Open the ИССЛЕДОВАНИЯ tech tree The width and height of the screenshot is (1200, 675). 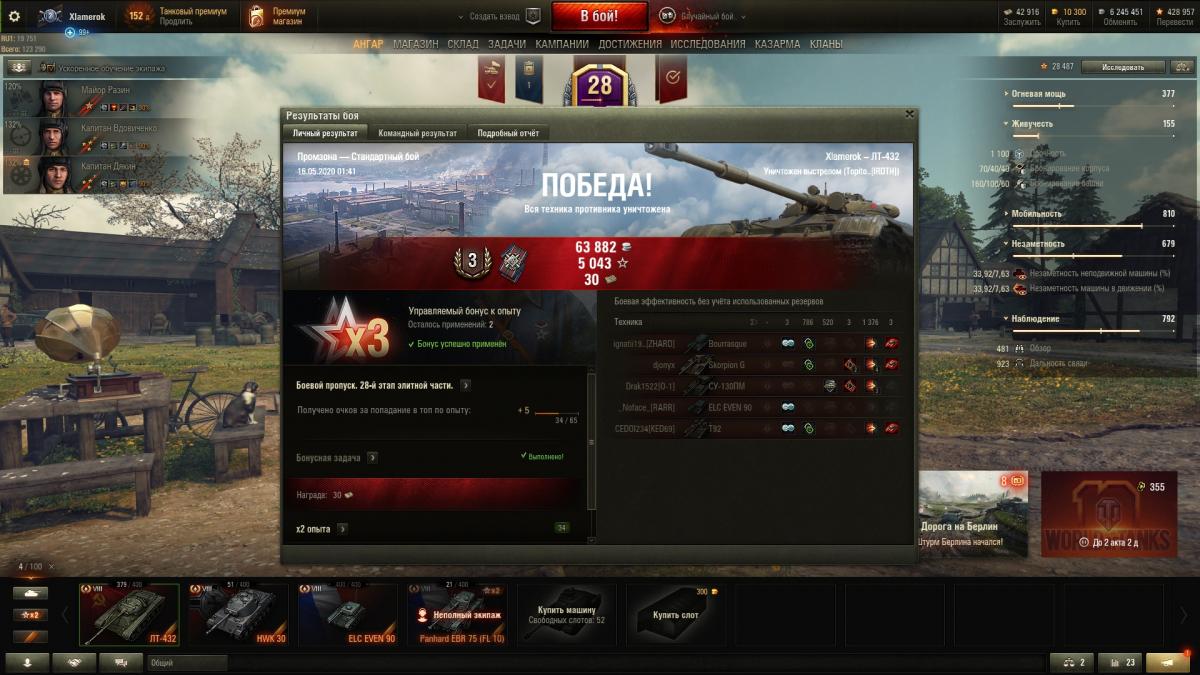point(707,44)
